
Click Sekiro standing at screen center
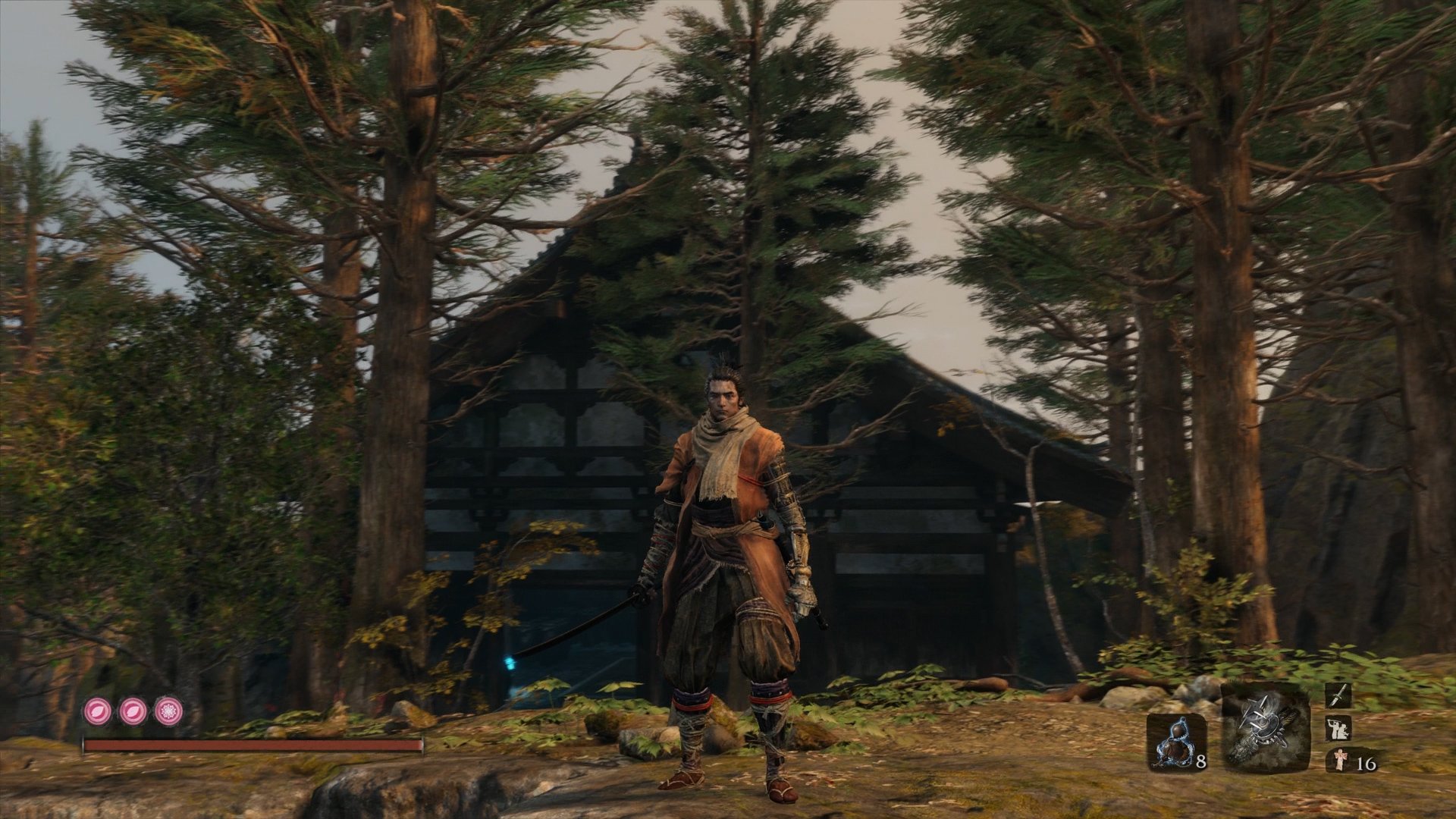click(x=728, y=569)
